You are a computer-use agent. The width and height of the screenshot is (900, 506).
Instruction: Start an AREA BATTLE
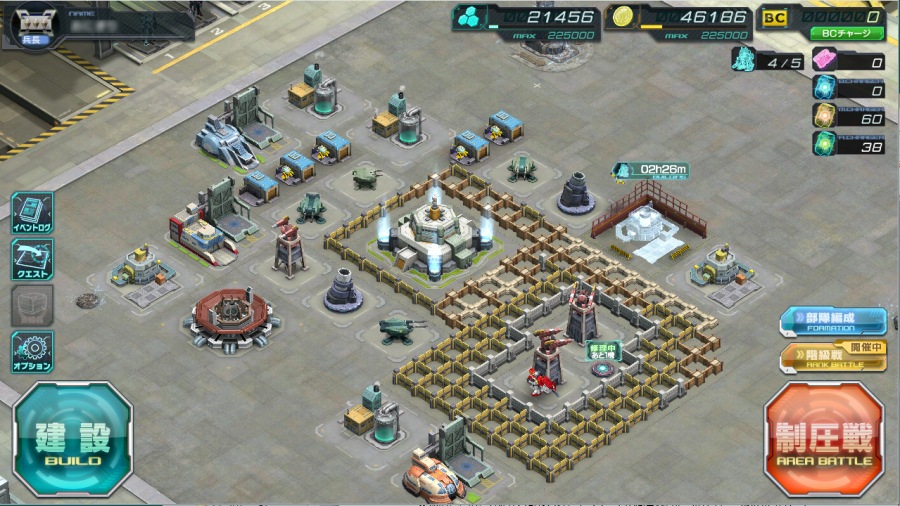824,439
